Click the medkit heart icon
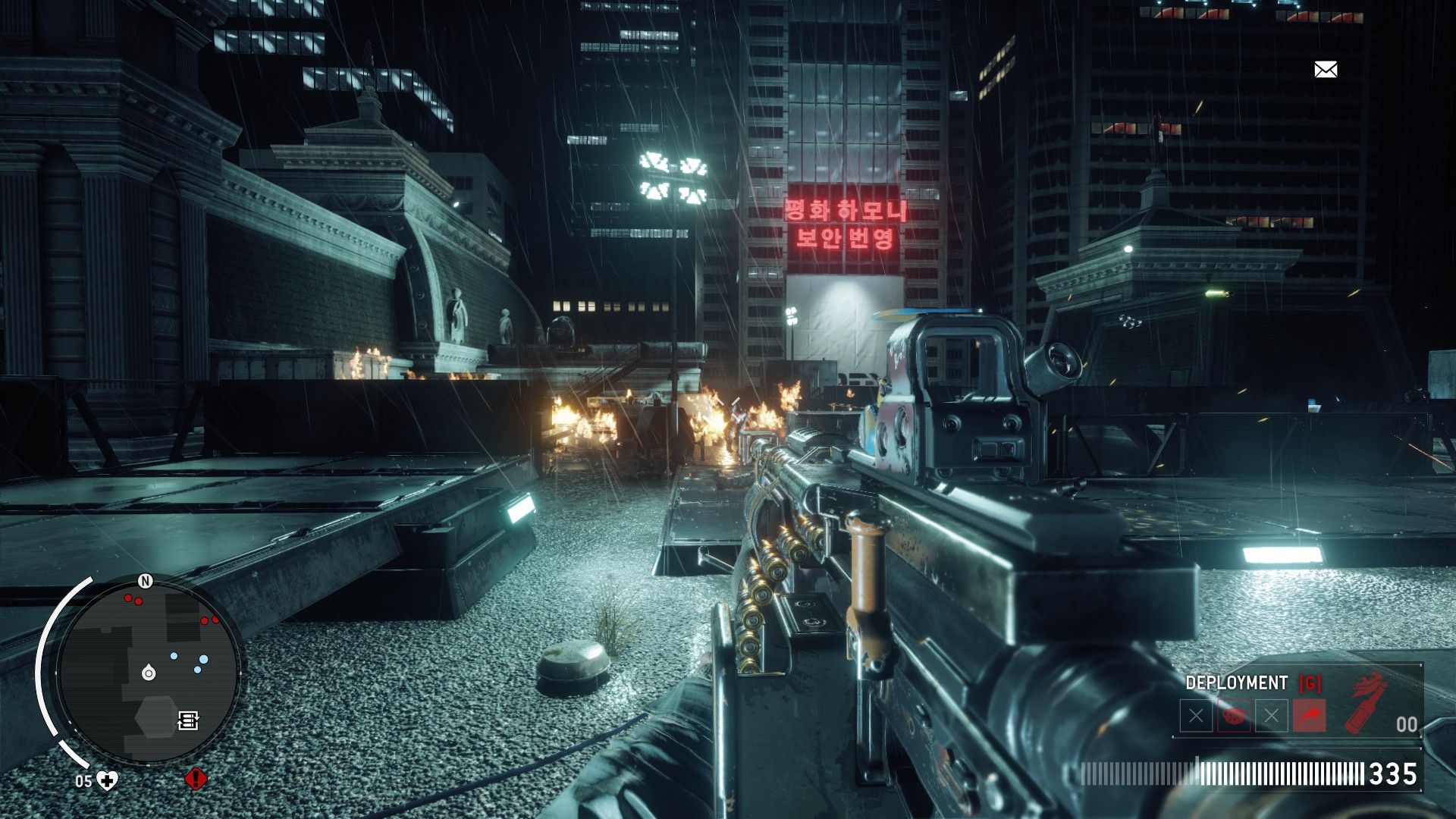This screenshot has height=819, width=1456. point(108,780)
